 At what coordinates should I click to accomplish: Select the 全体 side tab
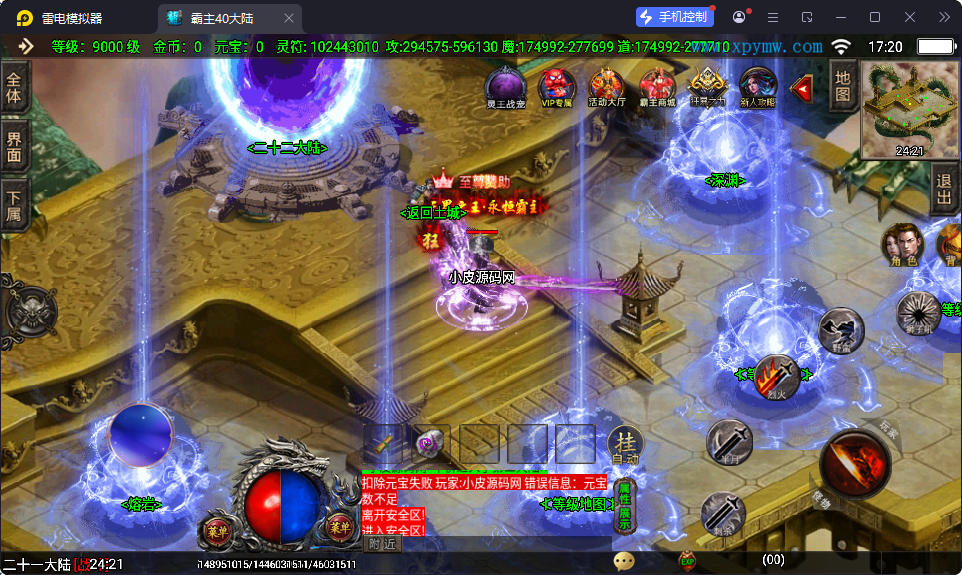(x=13, y=88)
